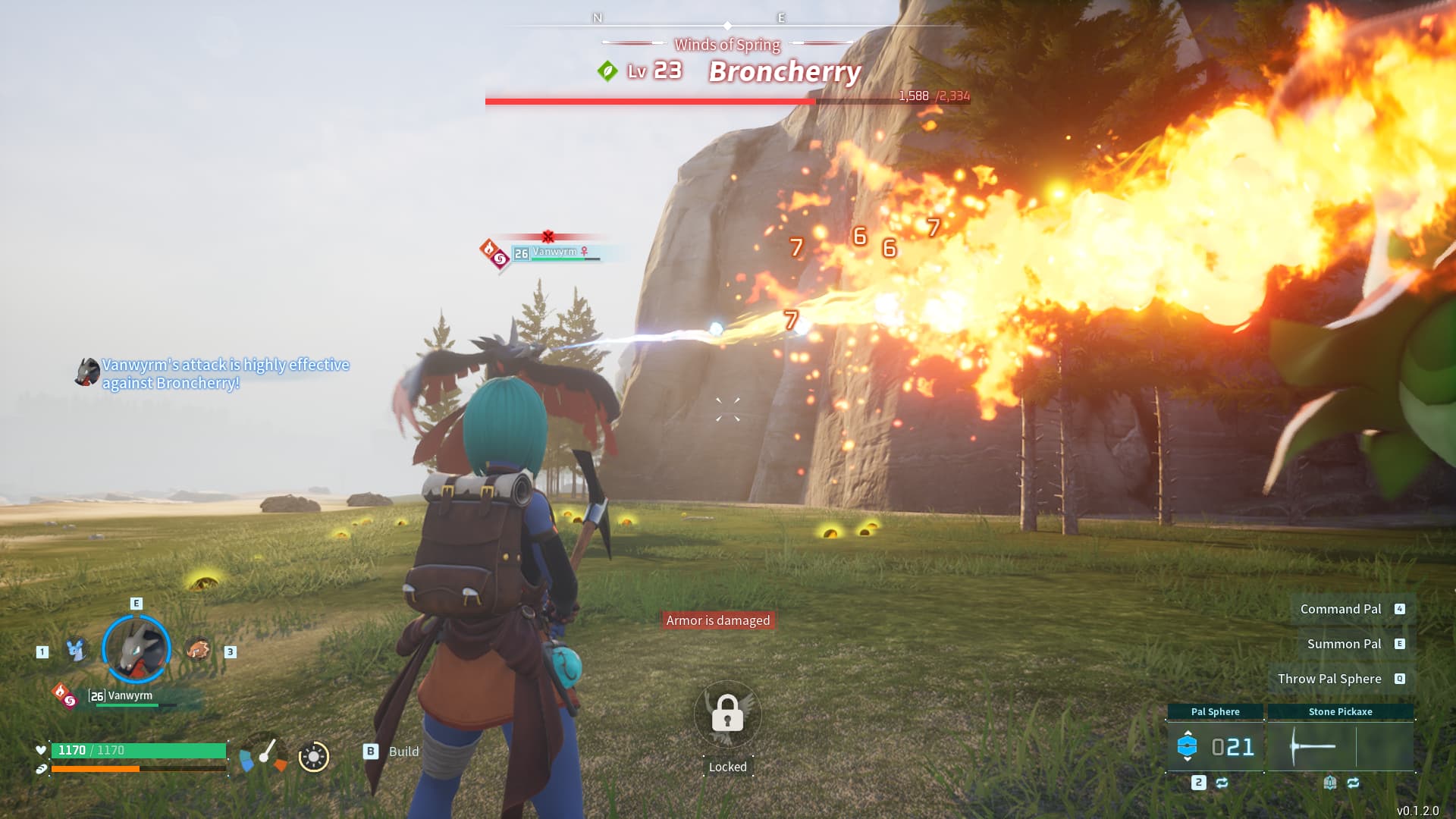The image size is (1456, 819).
Task: Click the time-of-day sun dial
Action: coord(314,756)
